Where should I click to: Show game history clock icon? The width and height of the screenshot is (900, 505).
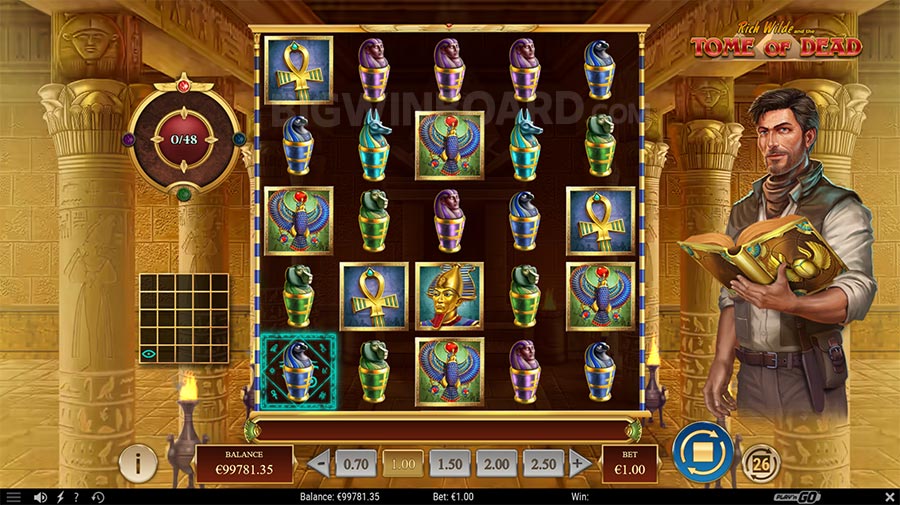[x=98, y=497]
